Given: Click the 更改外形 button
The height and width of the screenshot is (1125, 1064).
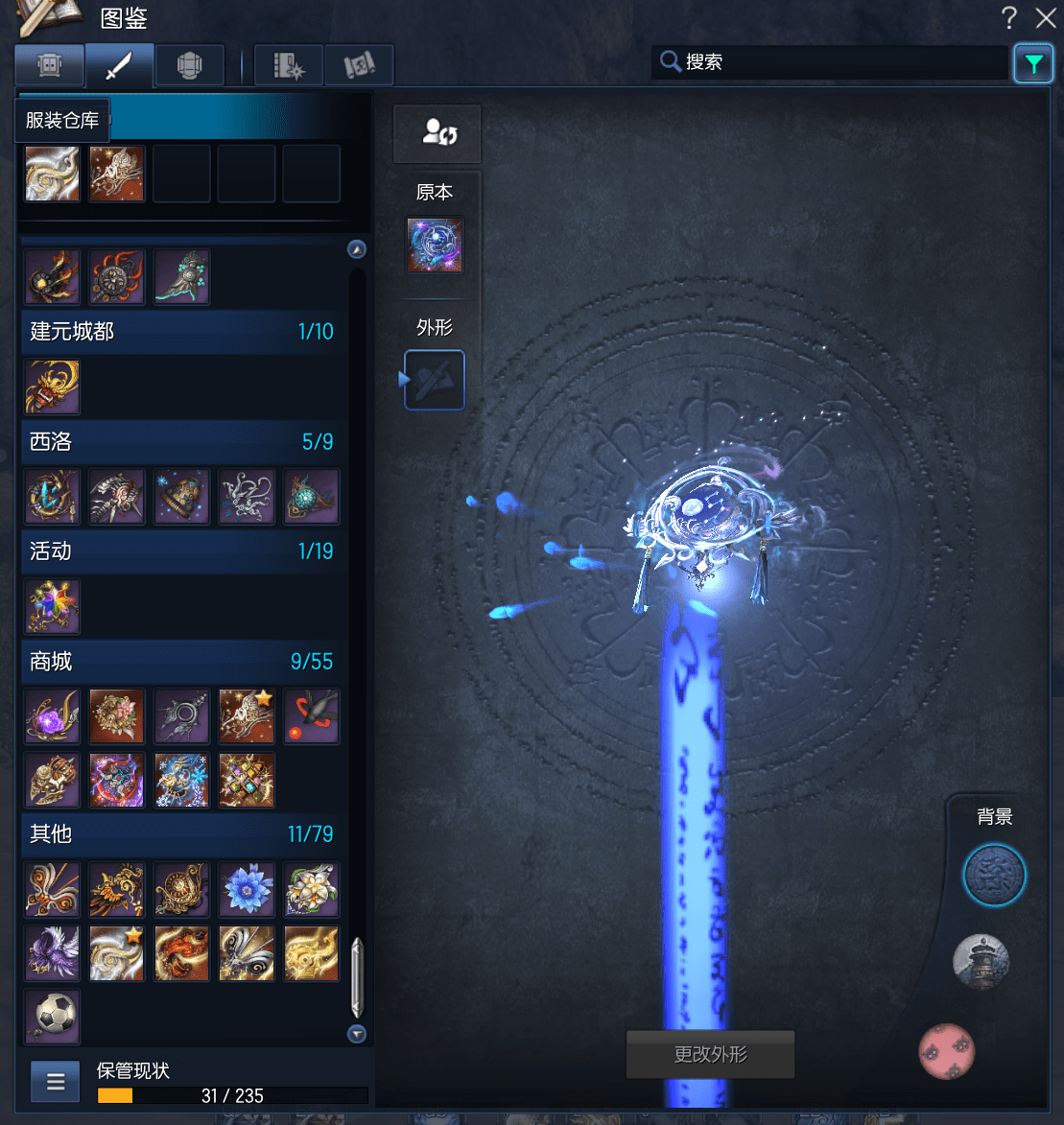Looking at the screenshot, I should (710, 1055).
